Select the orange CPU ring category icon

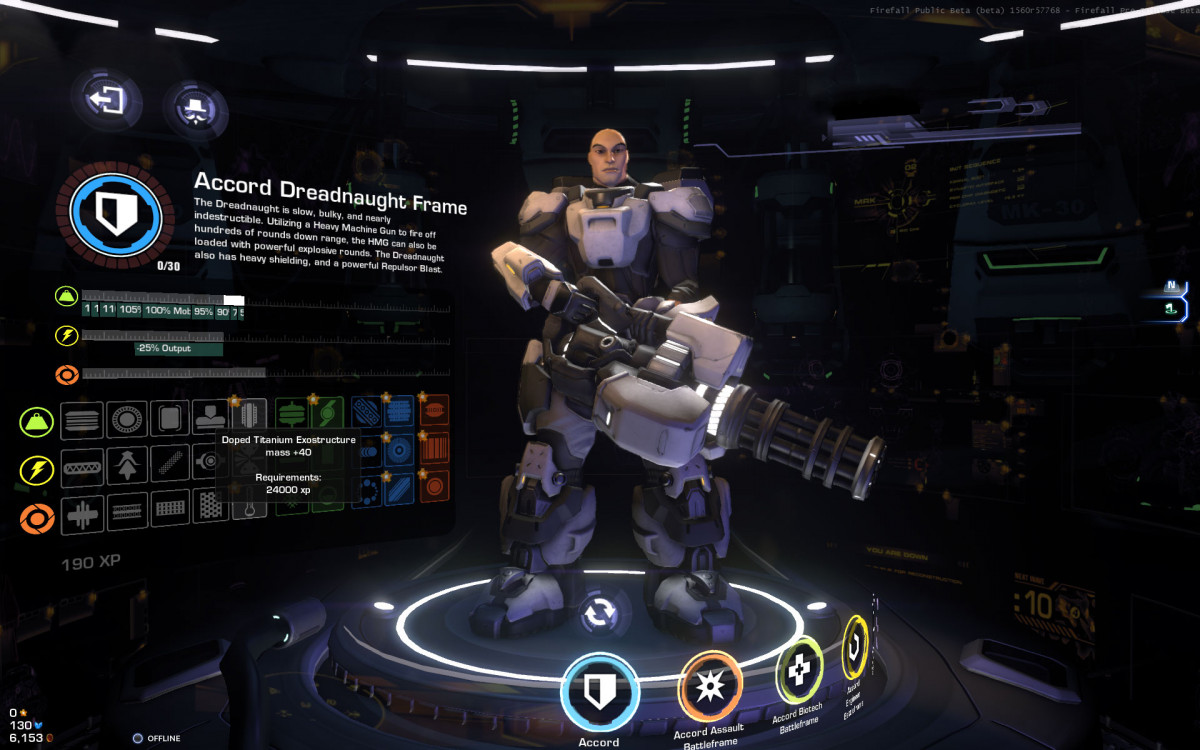[37, 518]
